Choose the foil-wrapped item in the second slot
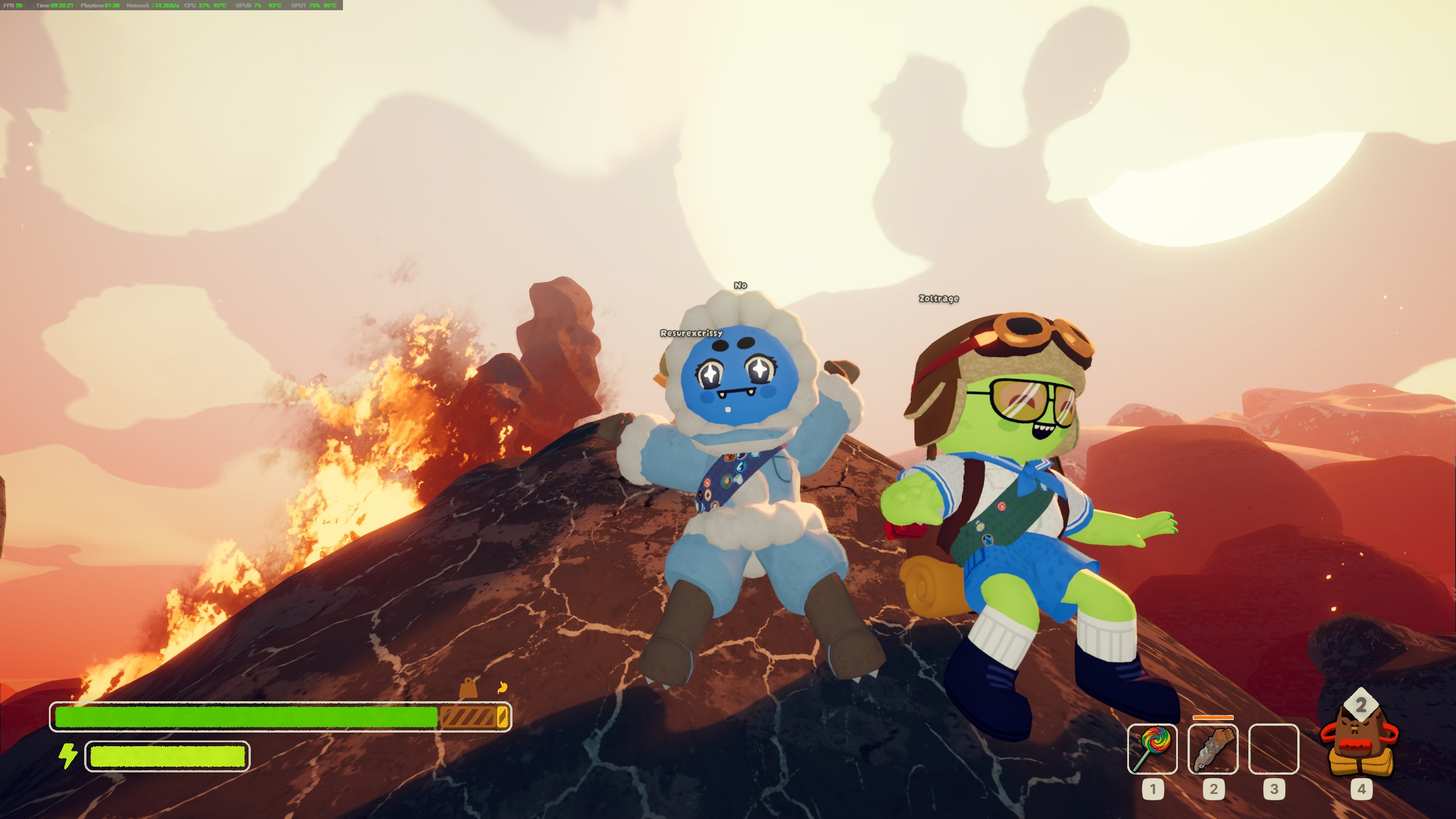This screenshot has width=1456, height=819. (1213, 749)
